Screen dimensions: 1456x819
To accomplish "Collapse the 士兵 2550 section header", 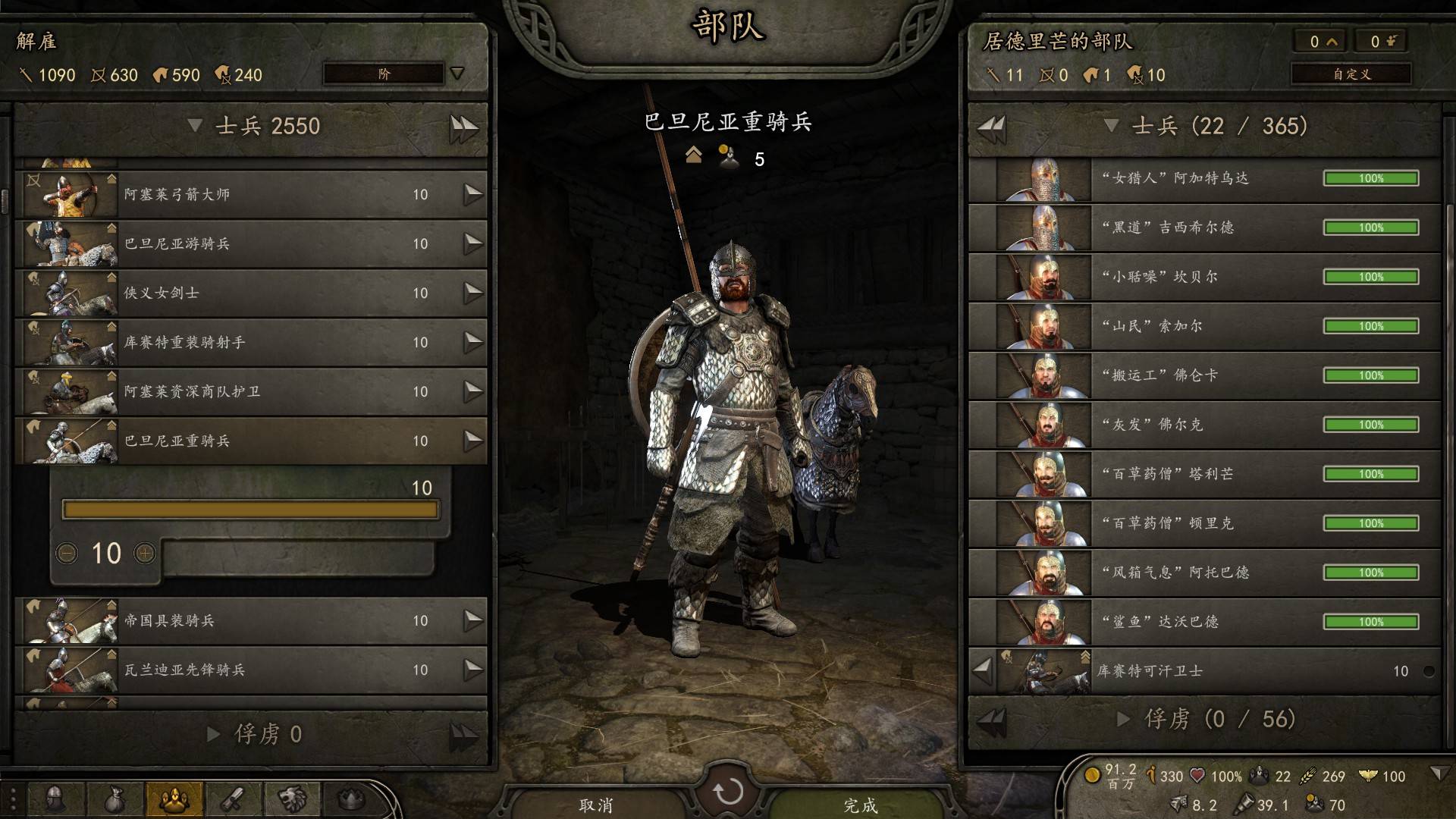I will (x=195, y=126).
